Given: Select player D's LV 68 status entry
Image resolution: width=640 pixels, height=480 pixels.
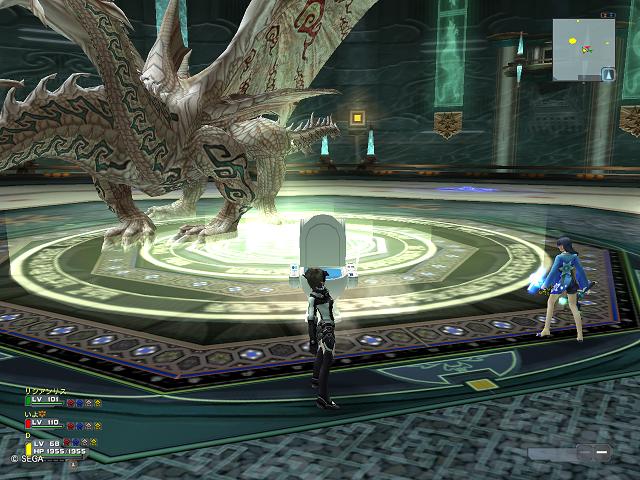Looking at the screenshot, I should (47, 442).
